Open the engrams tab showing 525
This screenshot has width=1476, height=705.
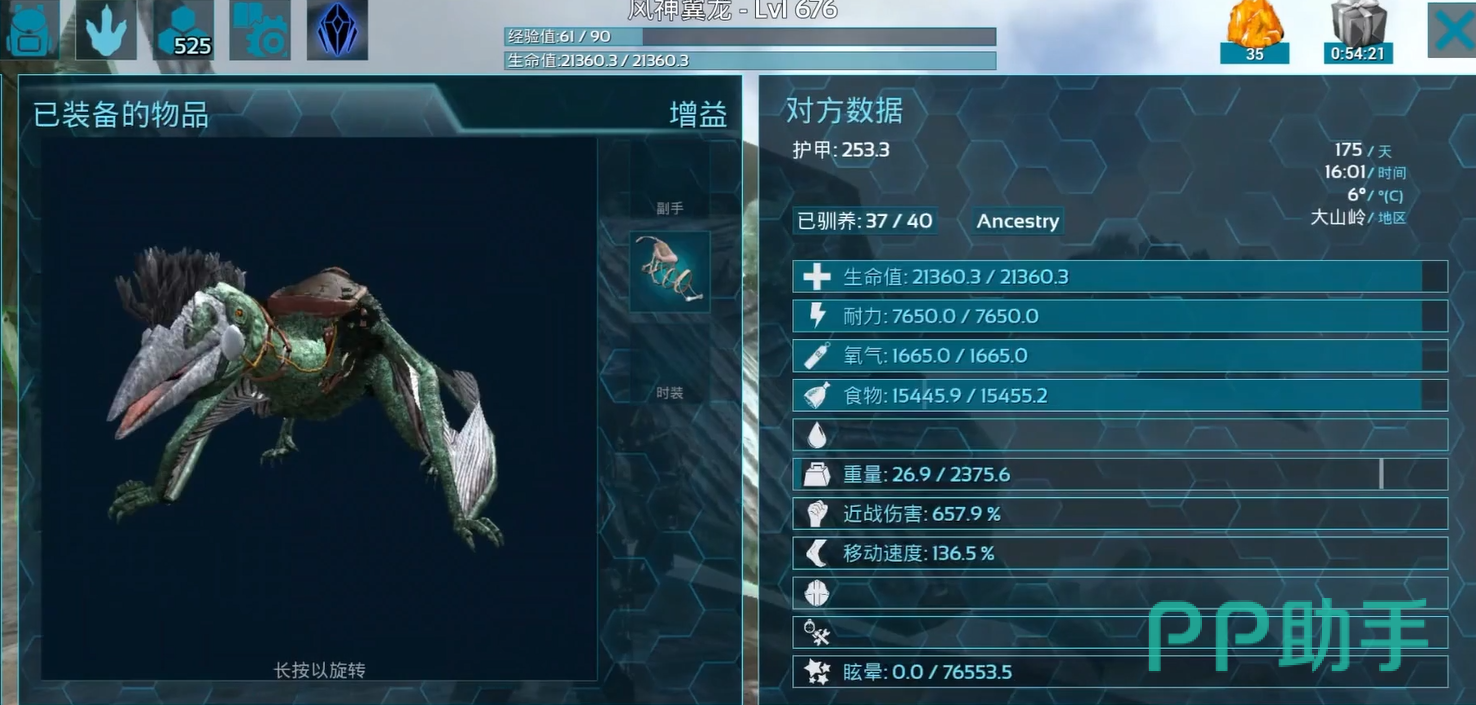(x=184, y=30)
